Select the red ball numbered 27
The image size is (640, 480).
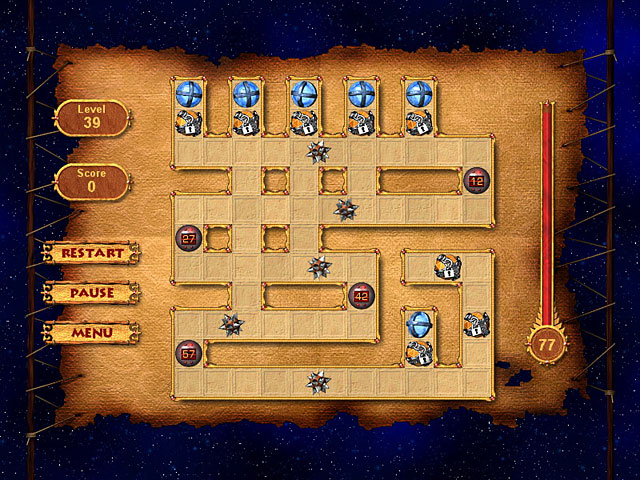[x=188, y=238]
